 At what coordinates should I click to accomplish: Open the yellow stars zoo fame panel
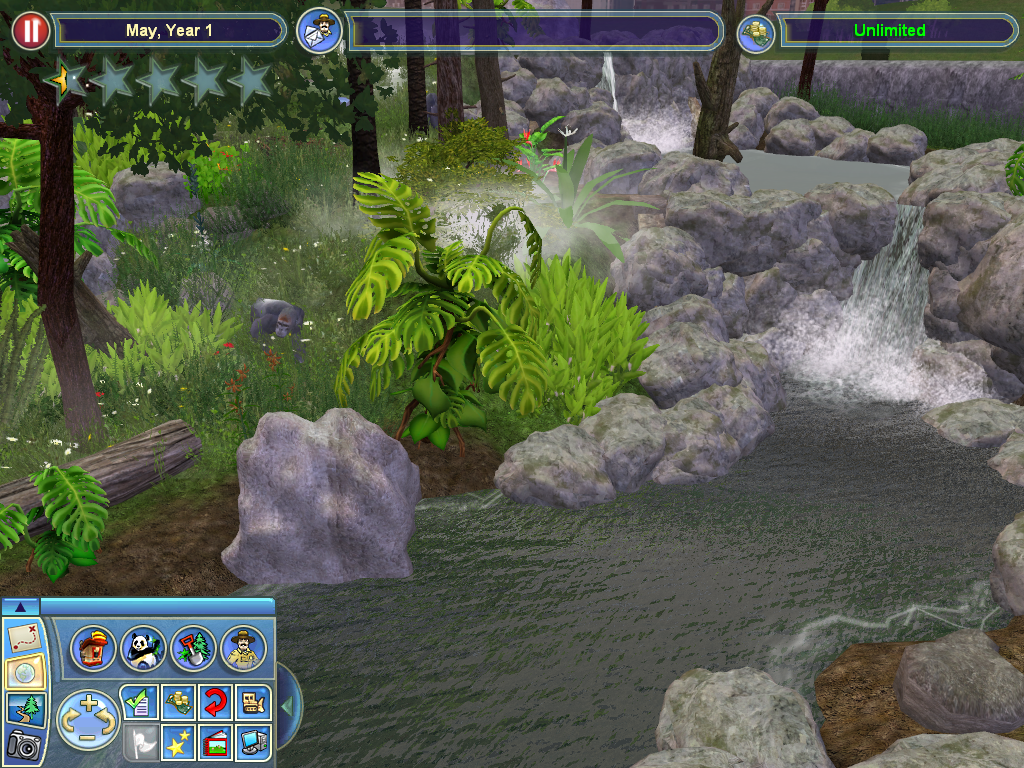tap(177, 743)
